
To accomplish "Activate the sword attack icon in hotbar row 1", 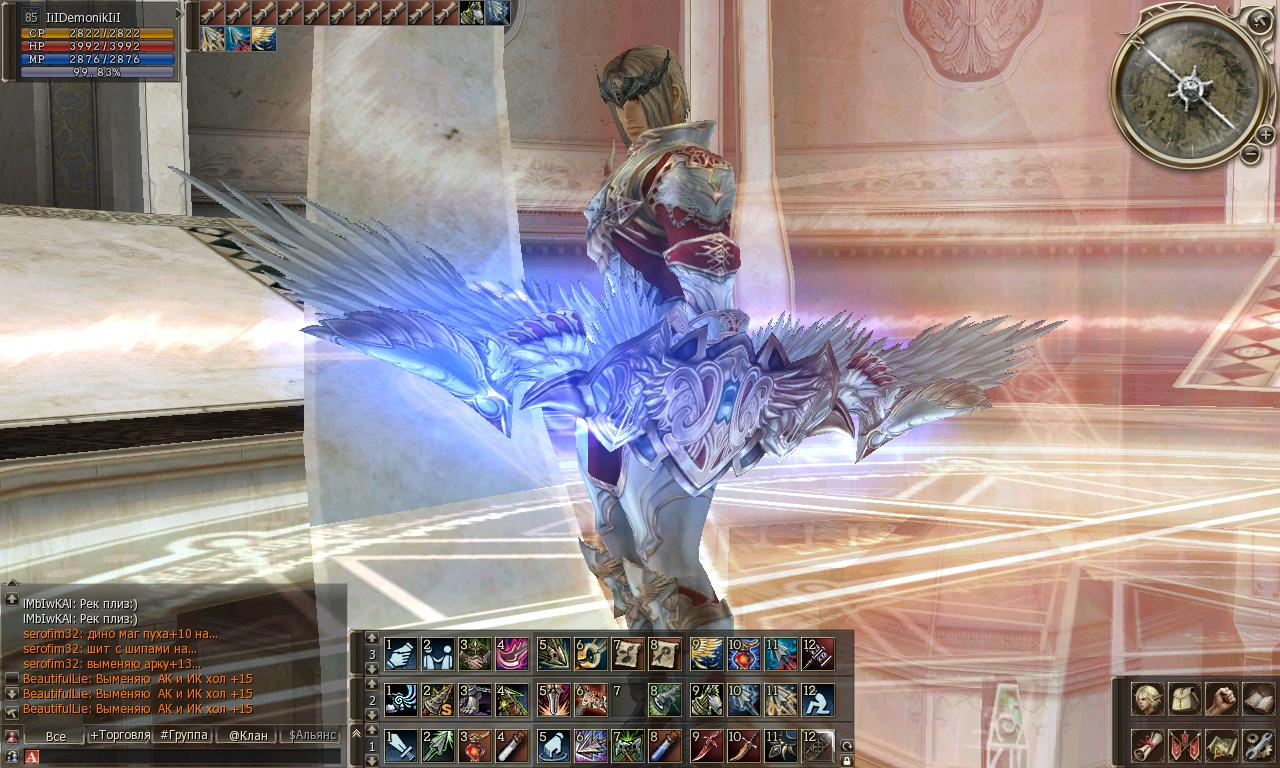I will [x=401, y=745].
